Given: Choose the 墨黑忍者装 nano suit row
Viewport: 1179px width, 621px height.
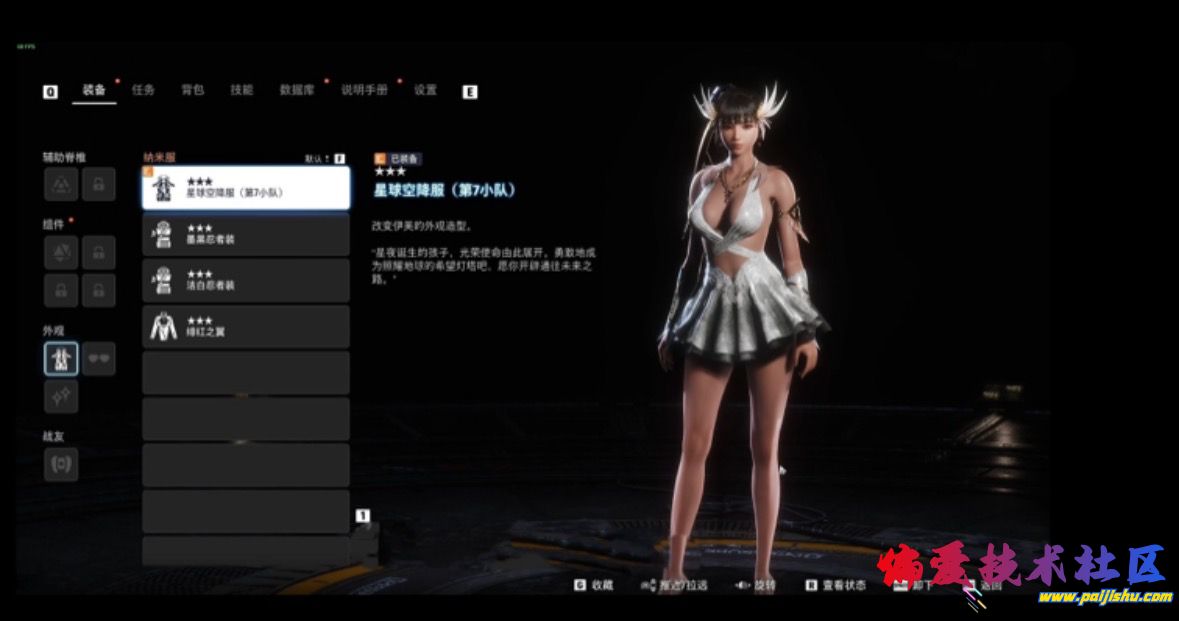Looking at the screenshot, I should coord(246,234).
